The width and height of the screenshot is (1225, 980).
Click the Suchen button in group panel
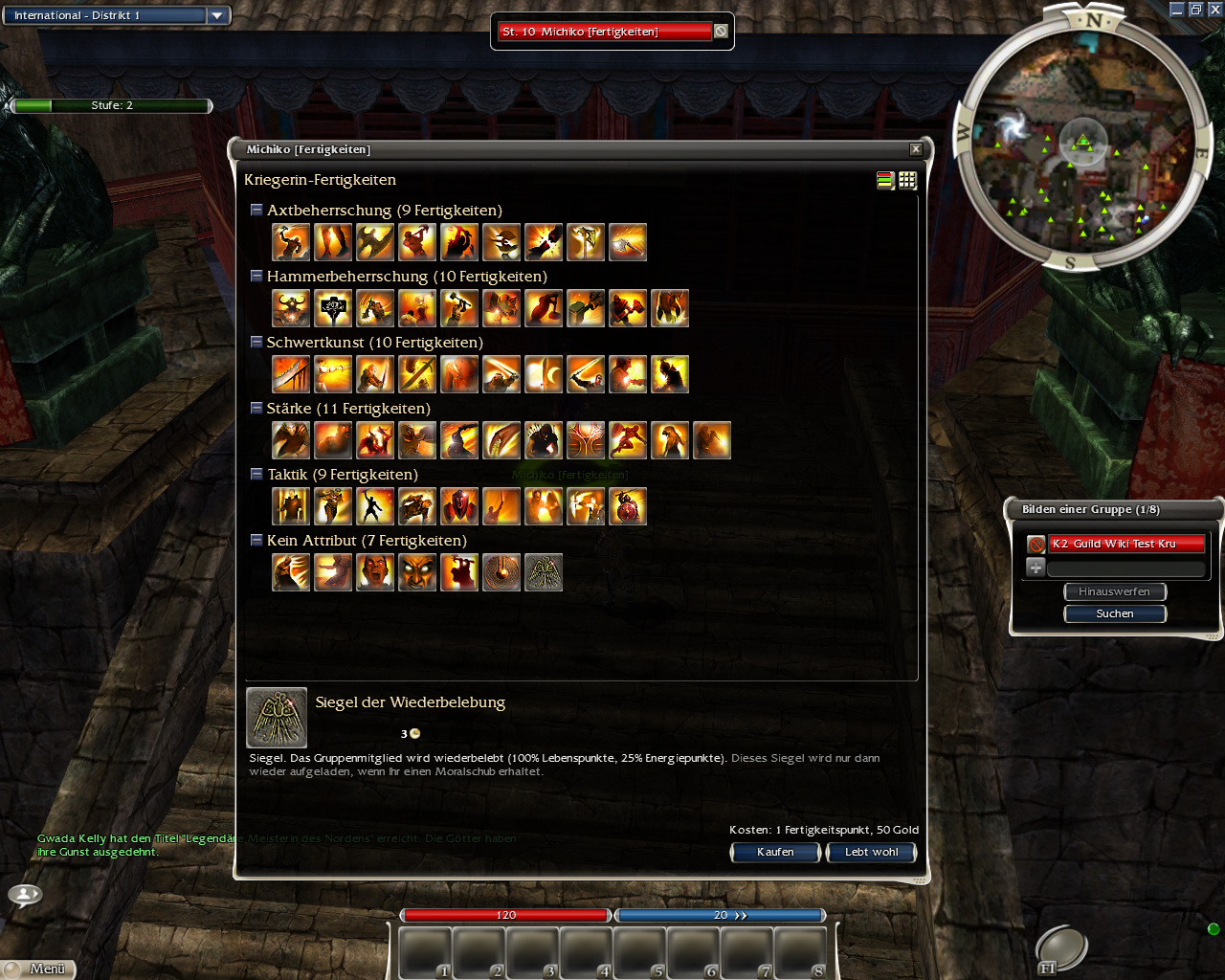coord(1115,613)
